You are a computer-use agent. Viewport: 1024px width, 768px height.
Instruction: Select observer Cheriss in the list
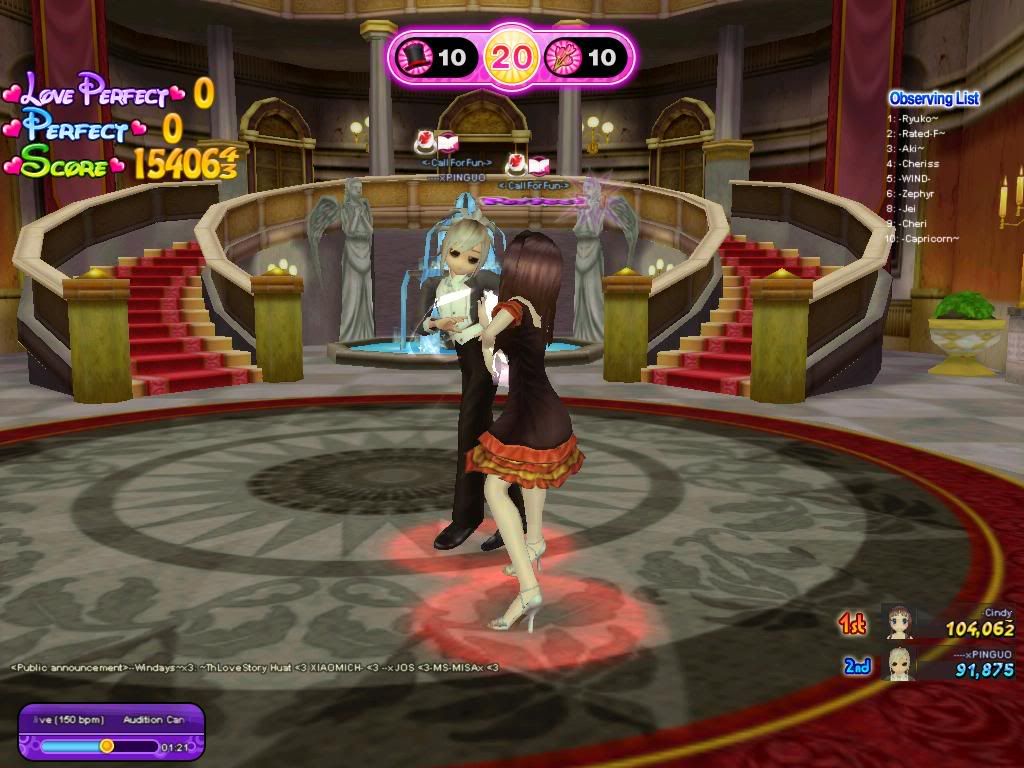(x=920, y=163)
